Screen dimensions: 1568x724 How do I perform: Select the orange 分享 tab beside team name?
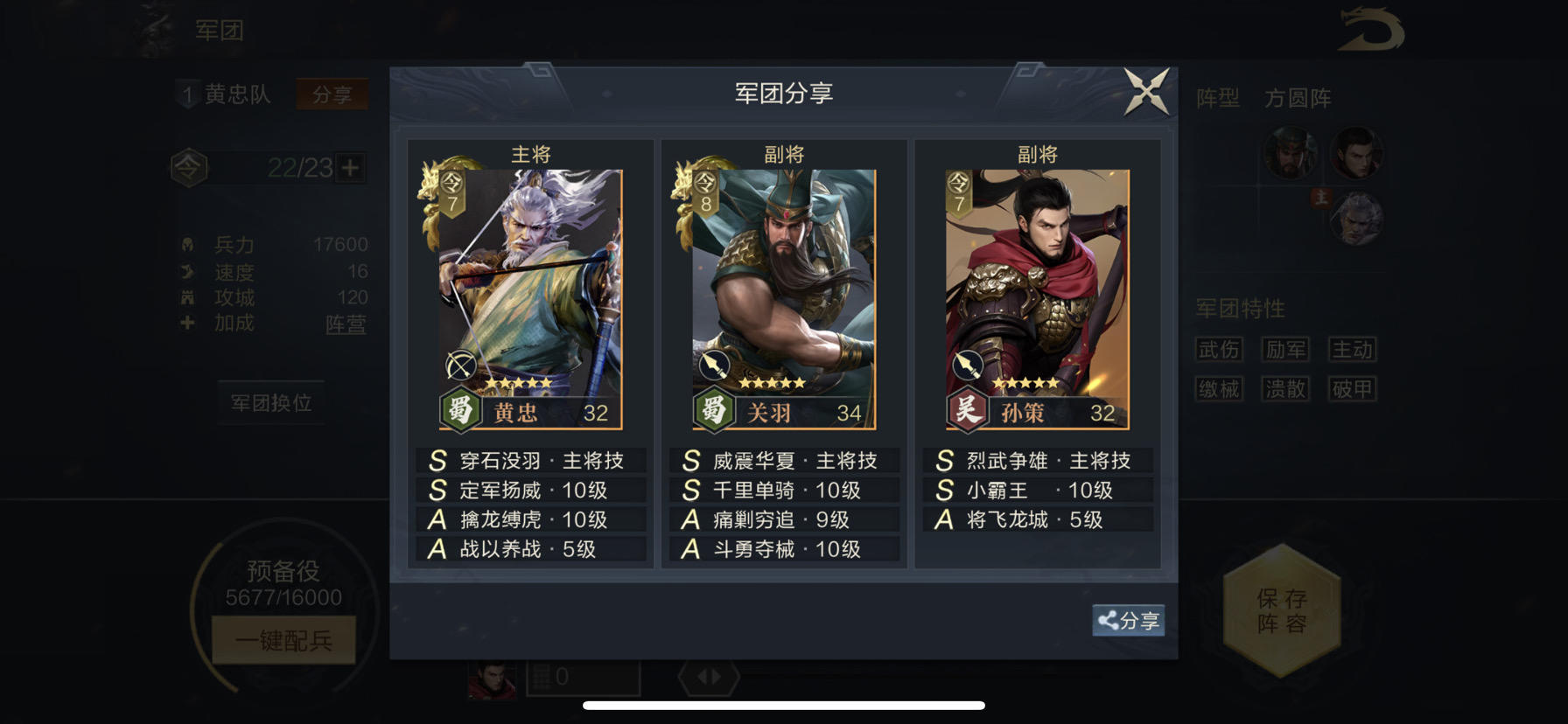pyautogui.click(x=332, y=94)
